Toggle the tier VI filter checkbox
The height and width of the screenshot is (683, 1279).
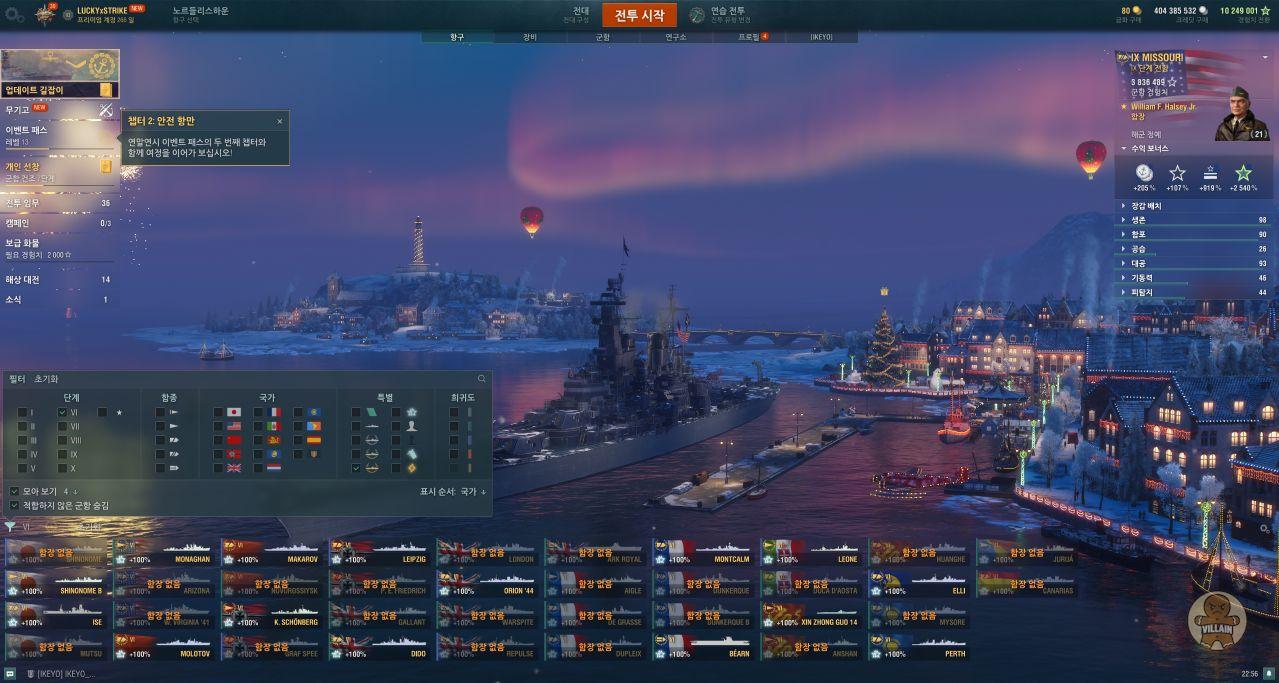pyautogui.click(x=63, y=412)
